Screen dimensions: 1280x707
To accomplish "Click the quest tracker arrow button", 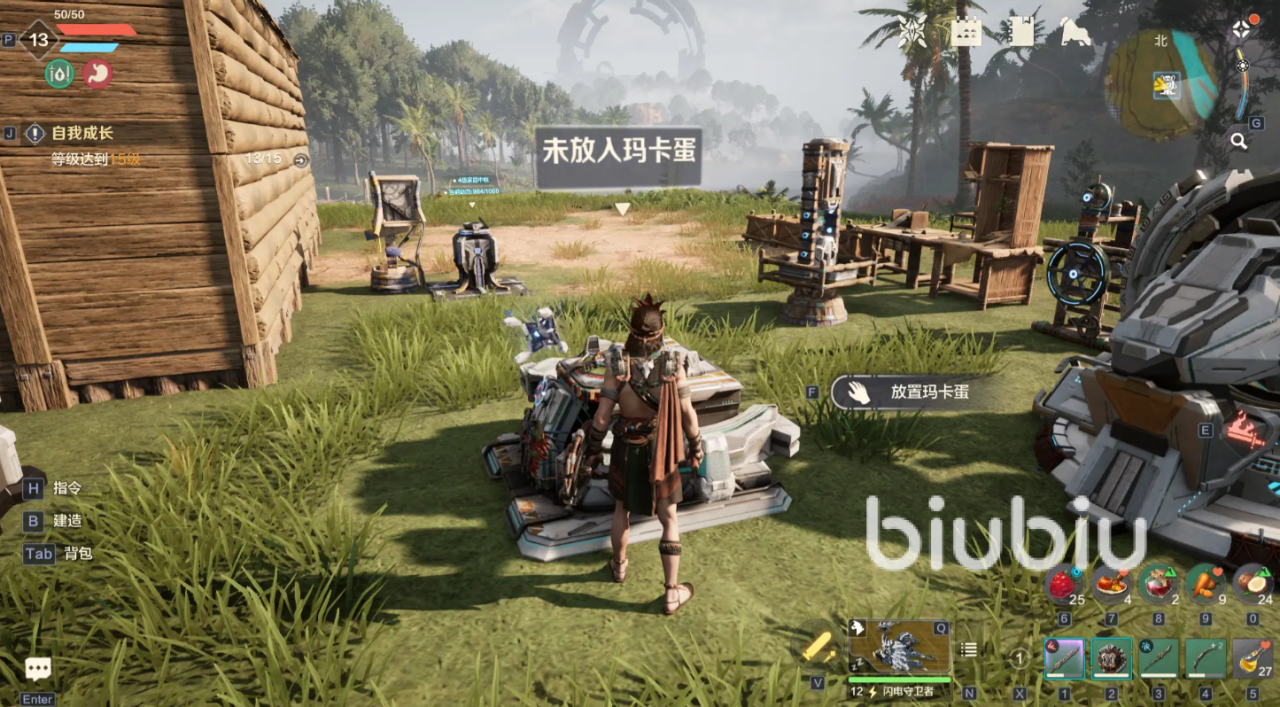I will [300, 159].
